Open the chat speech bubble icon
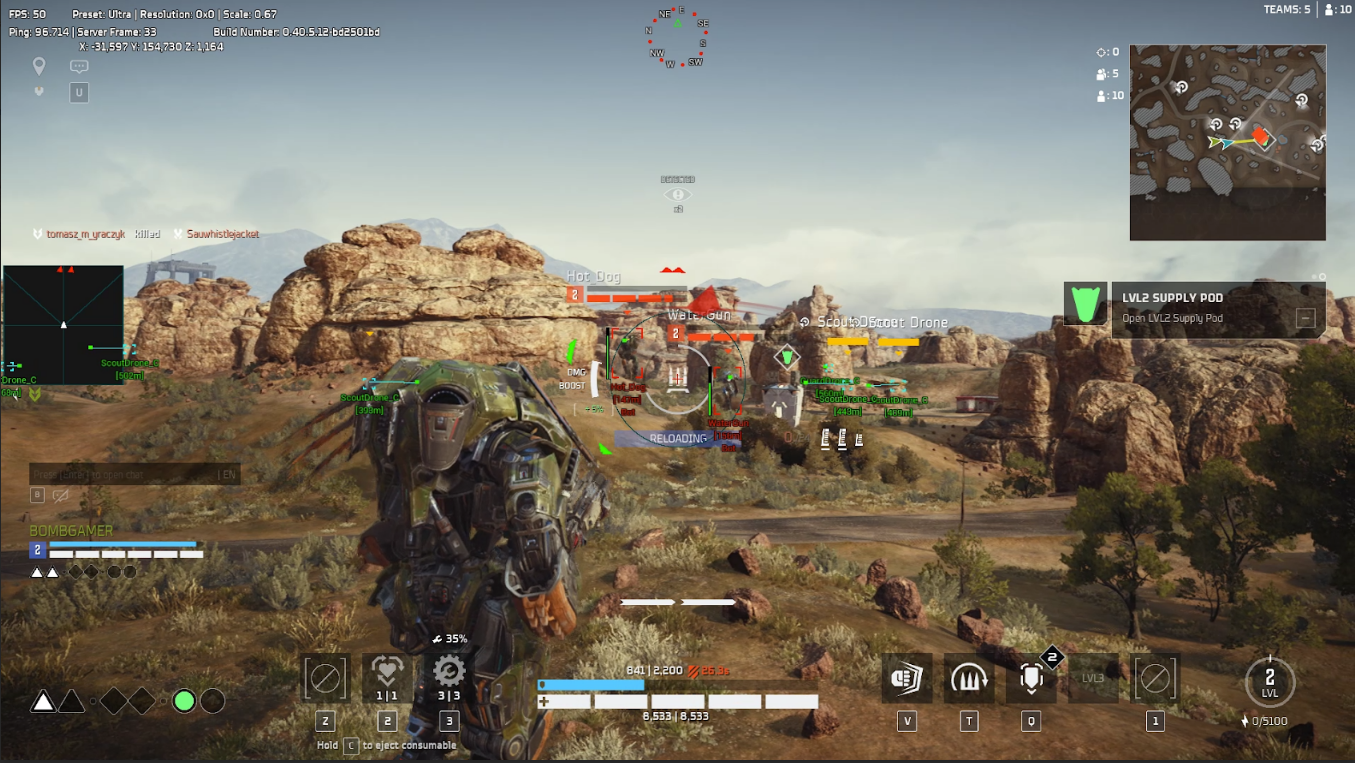The height and width of the screenshot is (763, 1355). (79, 67)
